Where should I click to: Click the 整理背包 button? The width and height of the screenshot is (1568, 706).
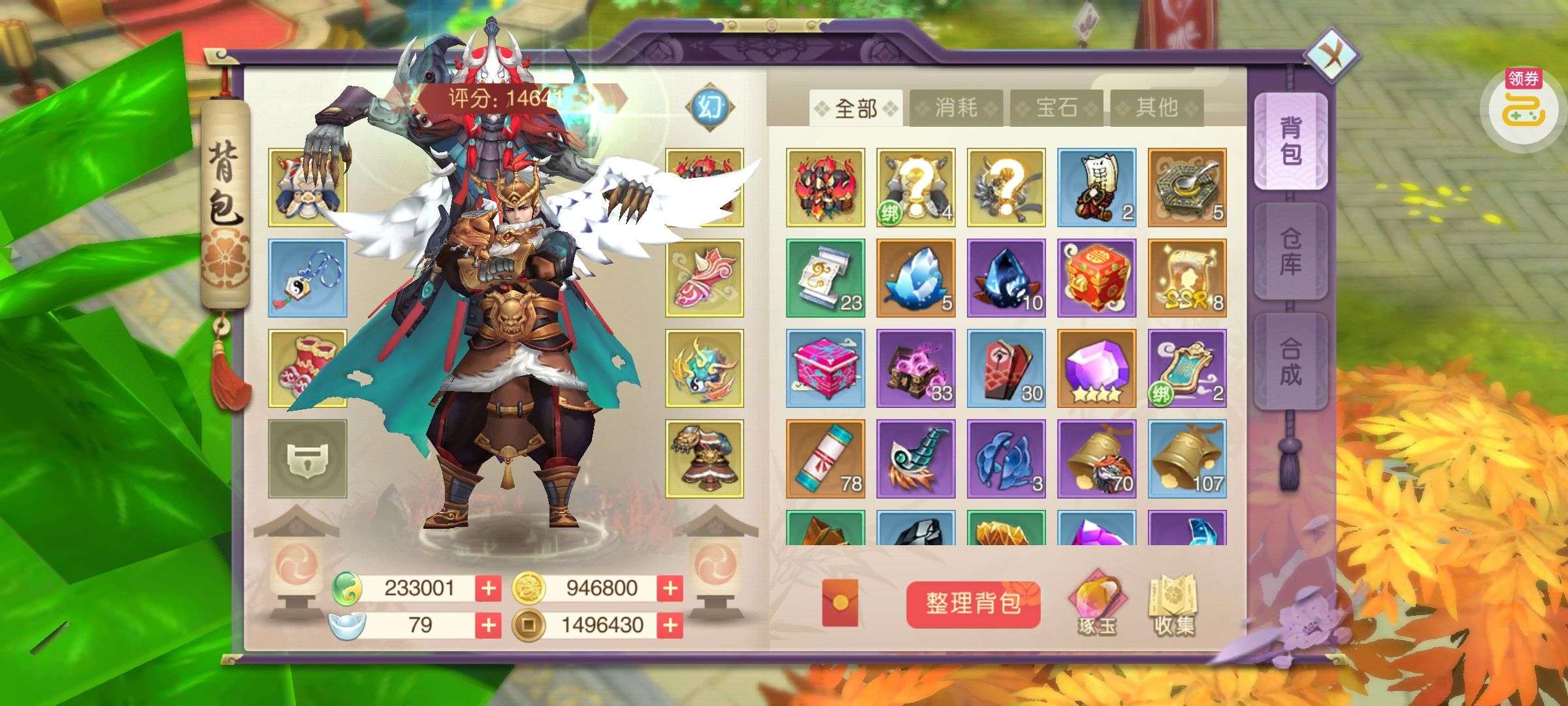(x=973, y=603)
